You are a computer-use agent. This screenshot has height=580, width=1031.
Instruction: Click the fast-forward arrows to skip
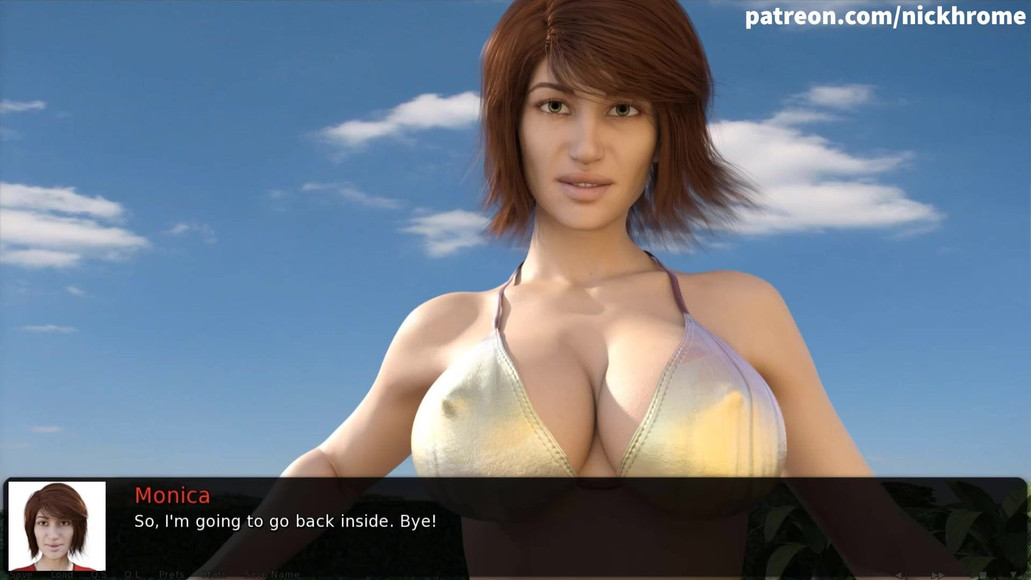click(939, 575)
